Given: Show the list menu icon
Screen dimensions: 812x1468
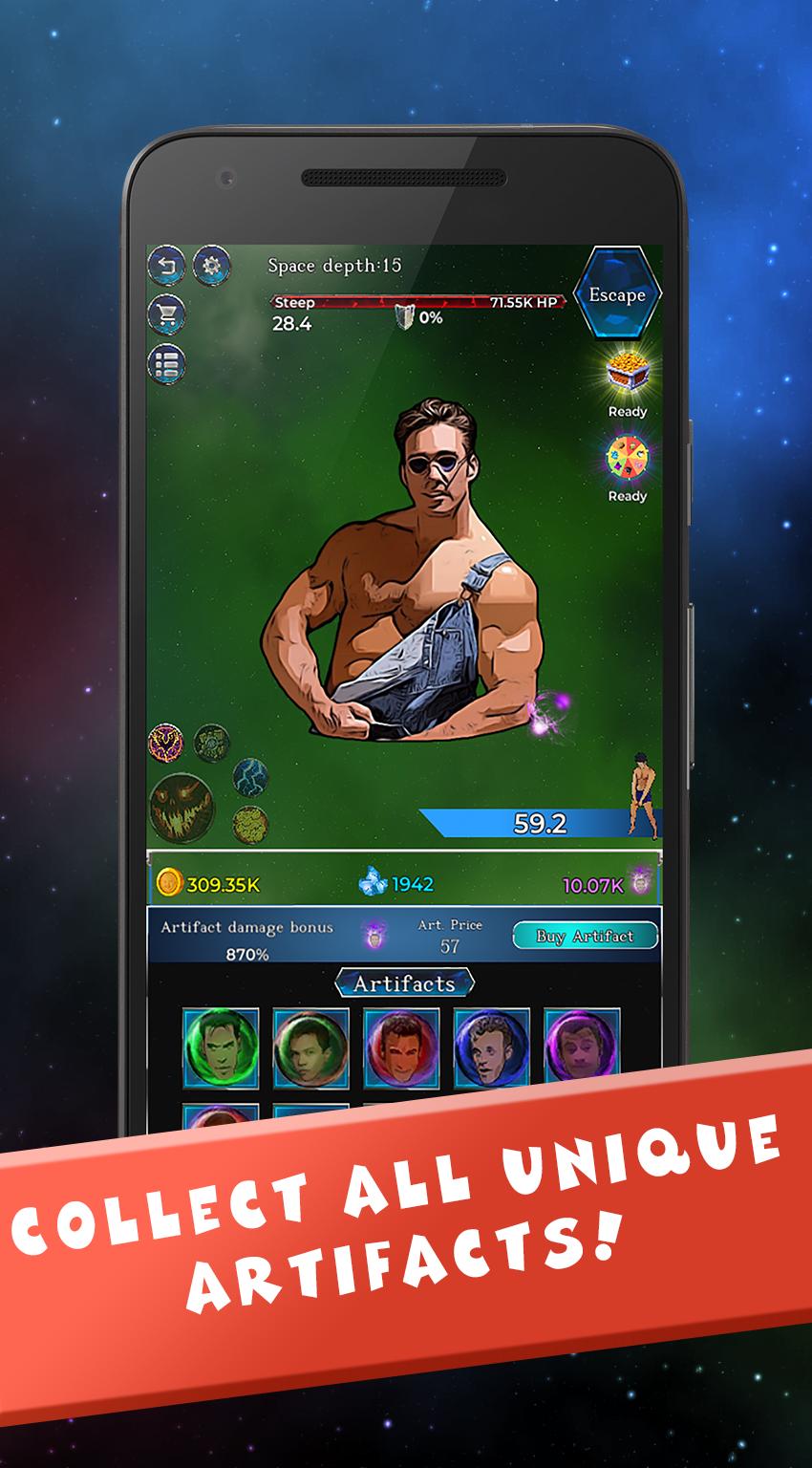Looking at the screenshot, I should coord(166,363).
